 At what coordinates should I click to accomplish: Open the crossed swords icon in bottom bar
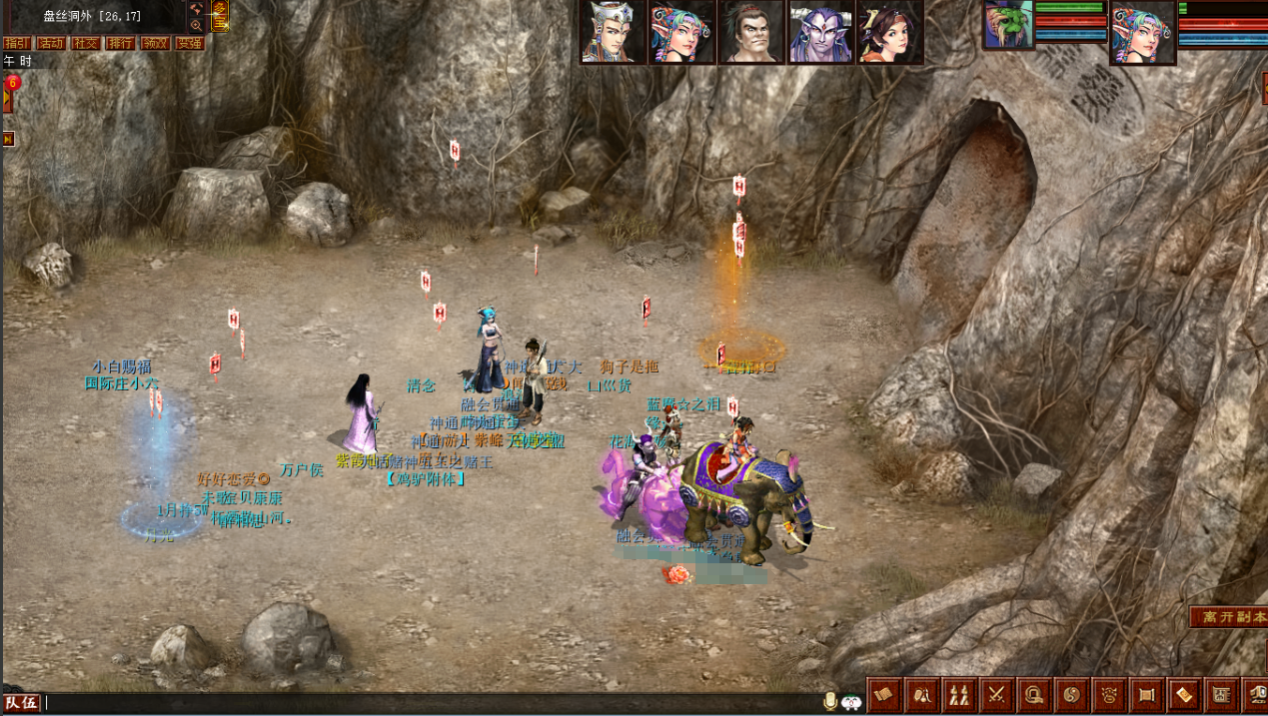[996, 693]
